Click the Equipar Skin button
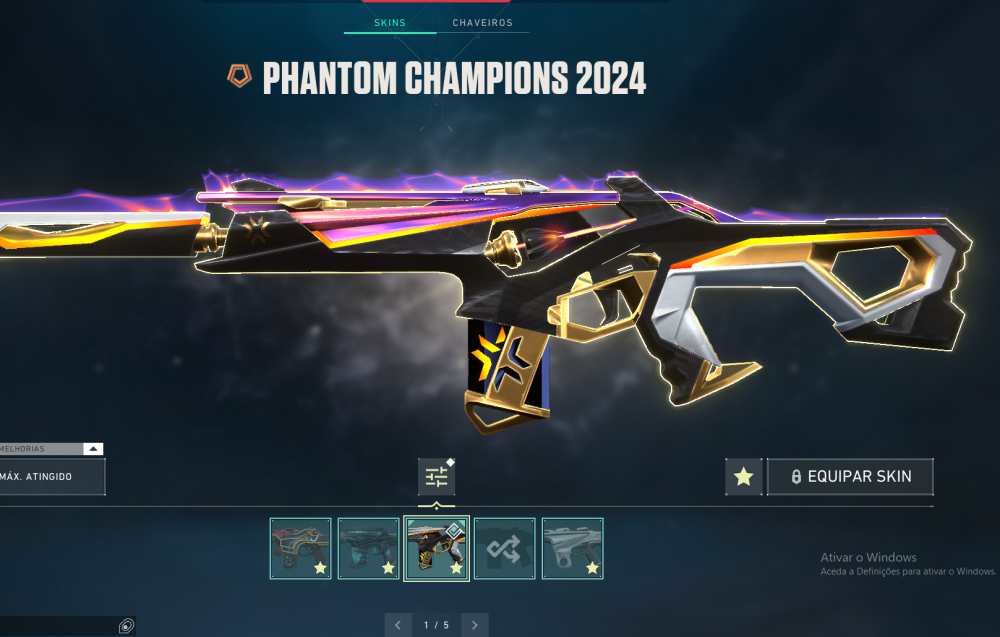The height and width of the screenshot is (637, 1000). 850,477
